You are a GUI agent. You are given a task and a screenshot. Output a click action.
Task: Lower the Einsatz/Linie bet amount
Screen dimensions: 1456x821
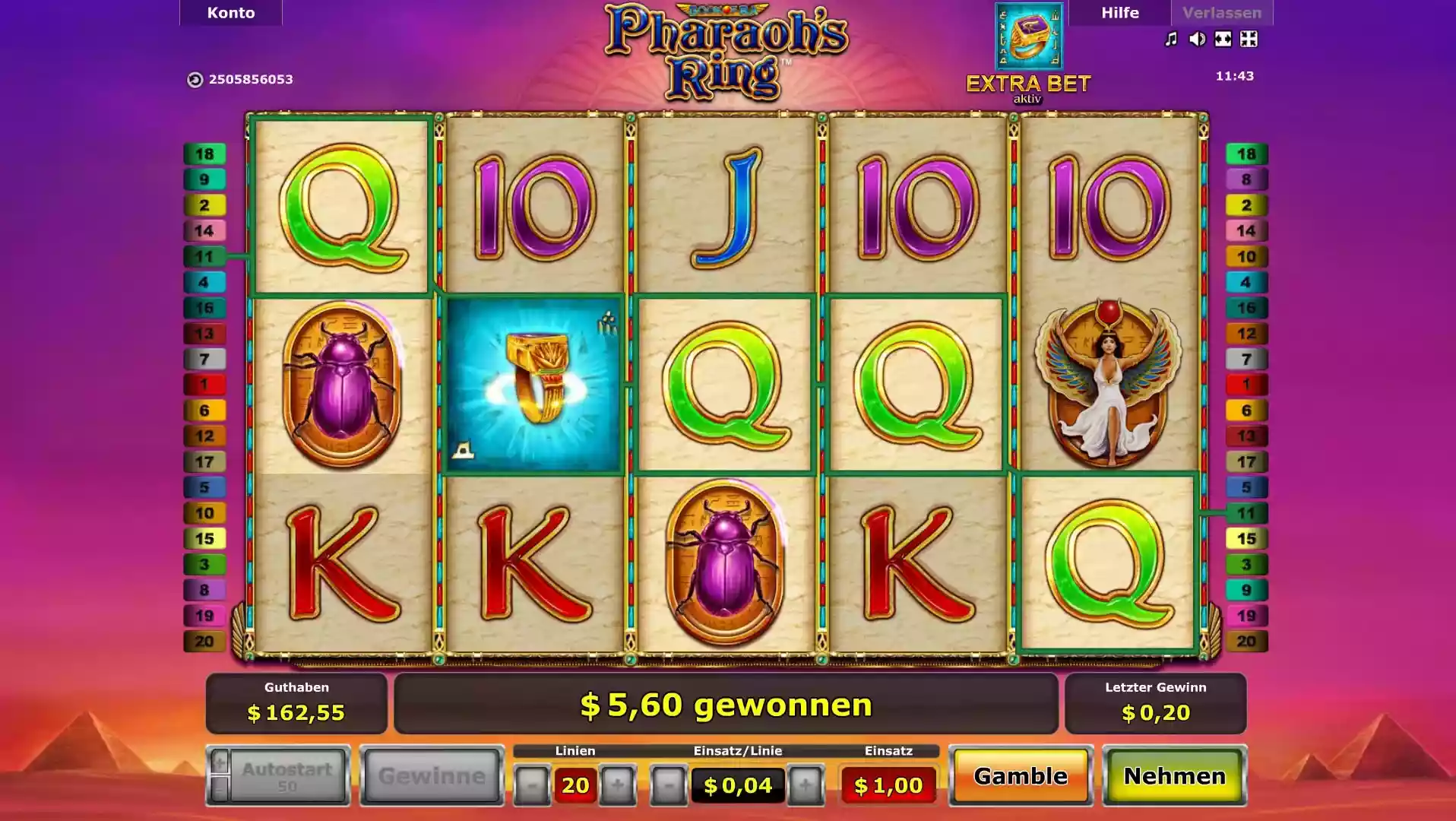pyautogui.click(x=669, y=785)
